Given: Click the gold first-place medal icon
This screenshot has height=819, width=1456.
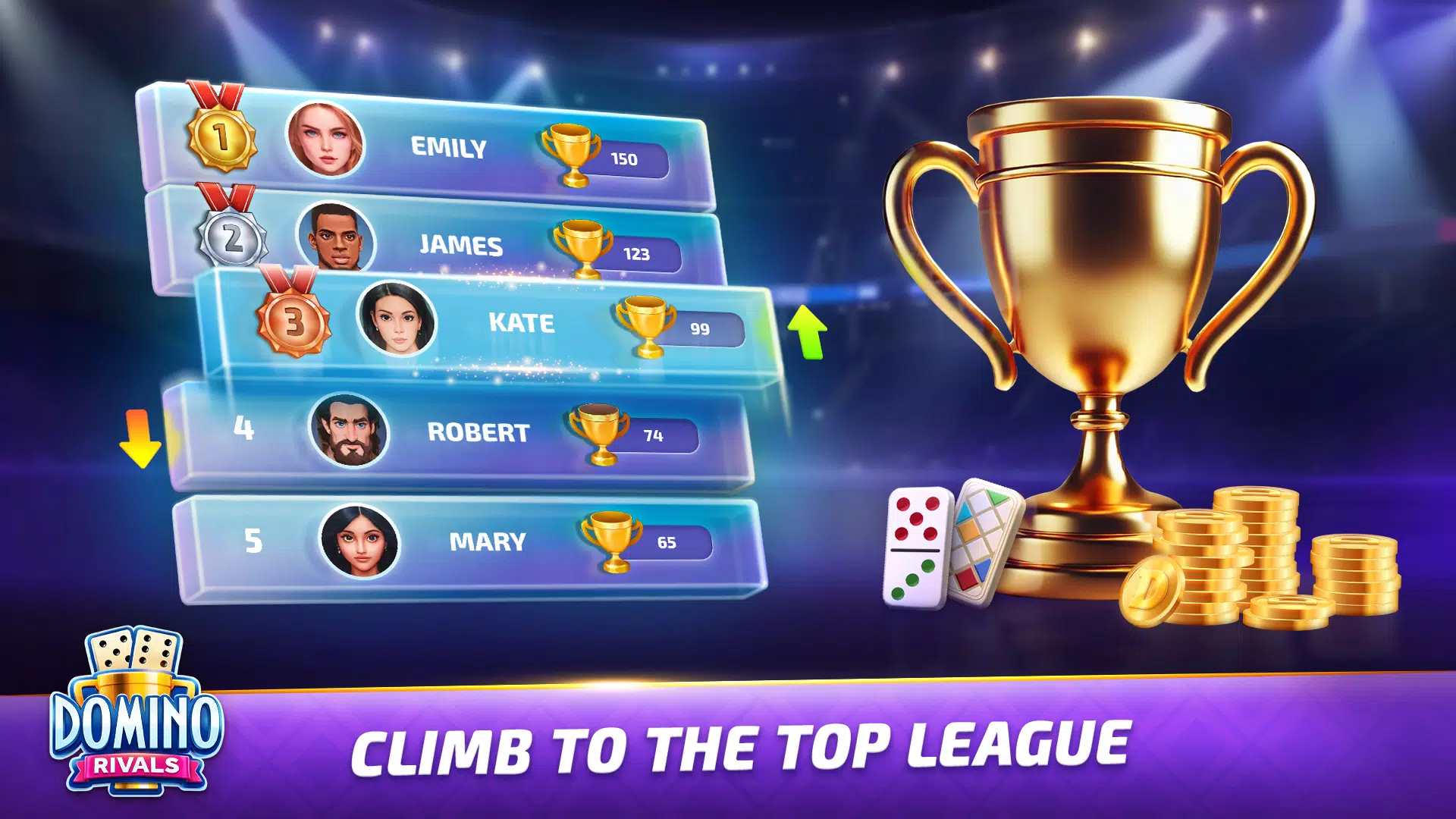Looking at the screenshot, I should (221, 136).
